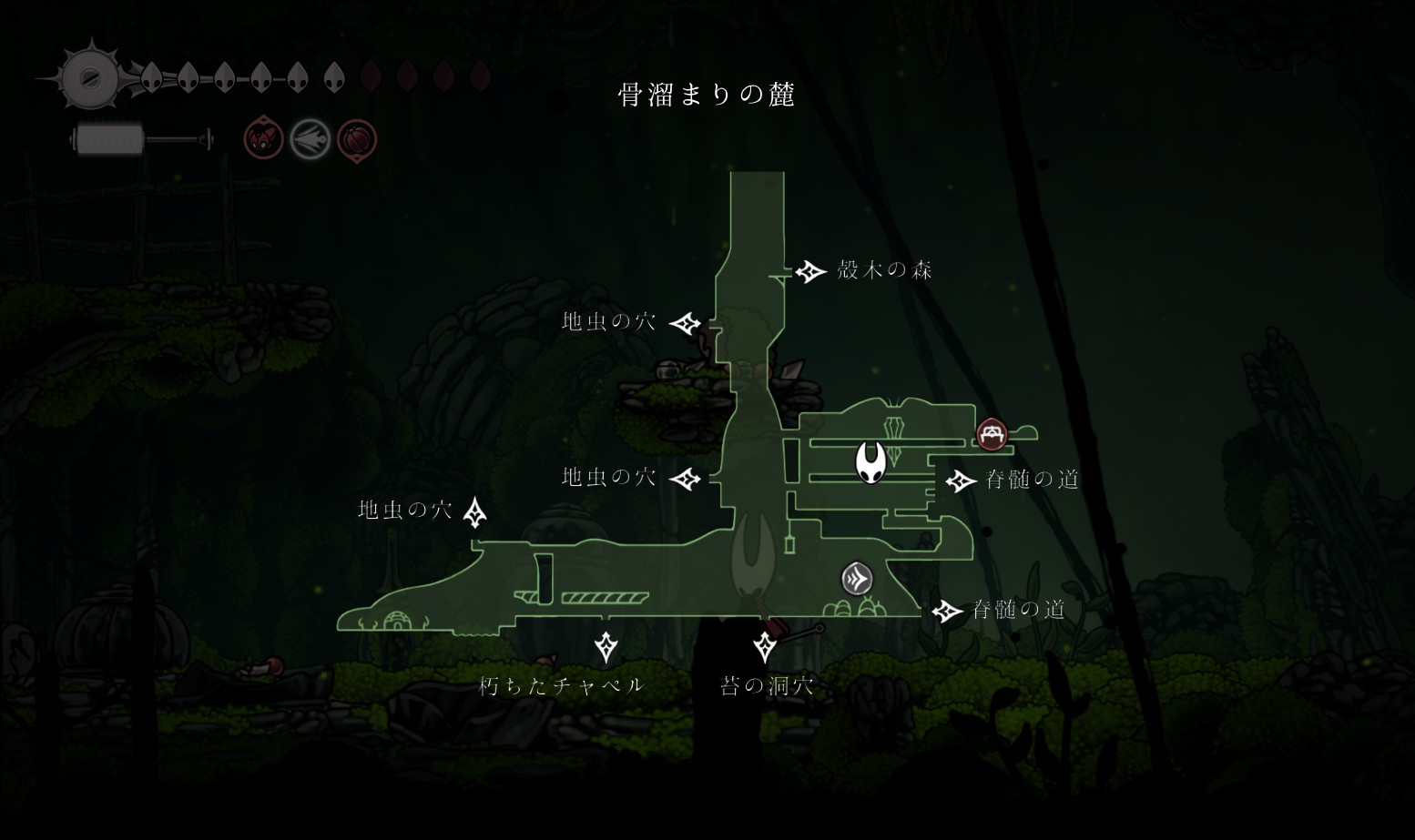Choose the 朽ちたチャペル exit marker
The height and width of the screenshot is (840, 1415).
[606, 647]
